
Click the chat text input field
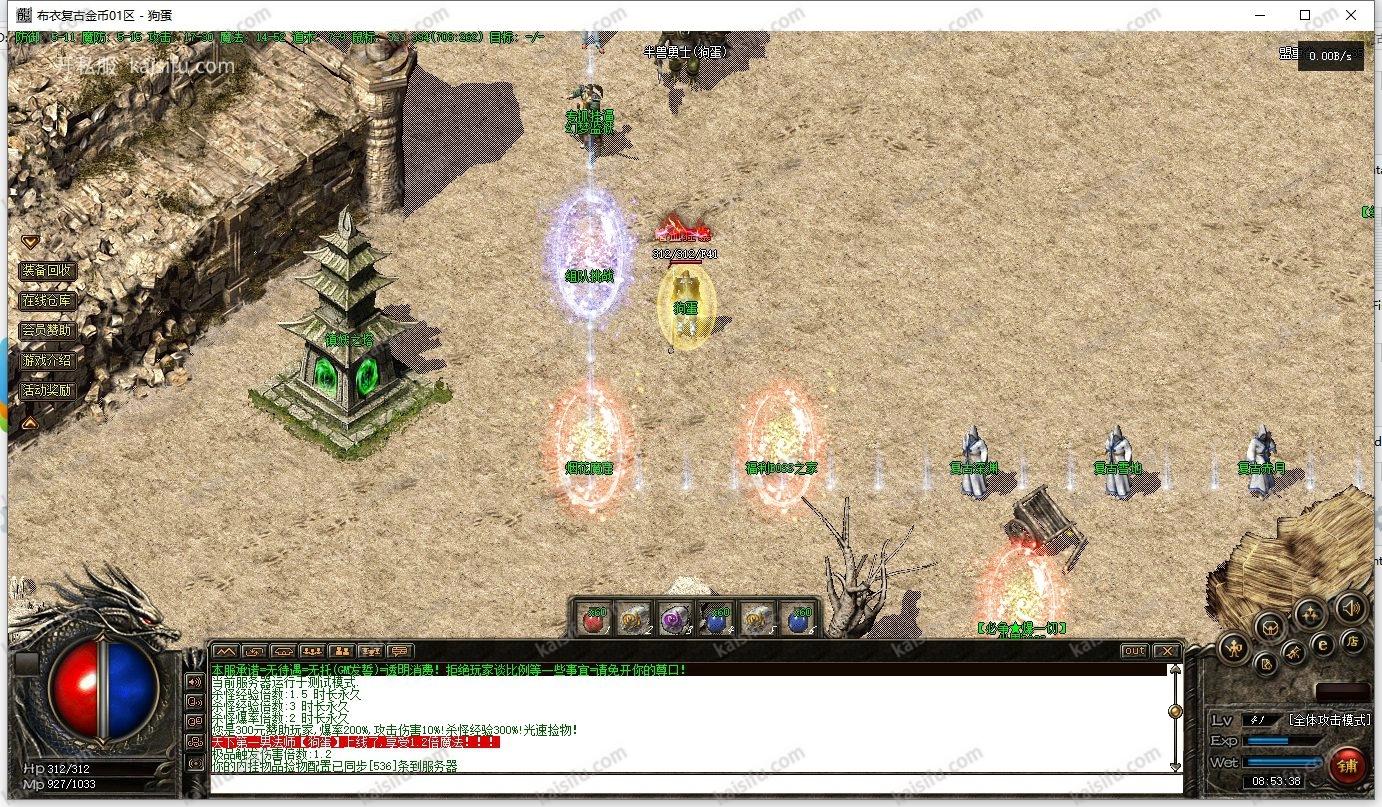click(x=690, y=783)
